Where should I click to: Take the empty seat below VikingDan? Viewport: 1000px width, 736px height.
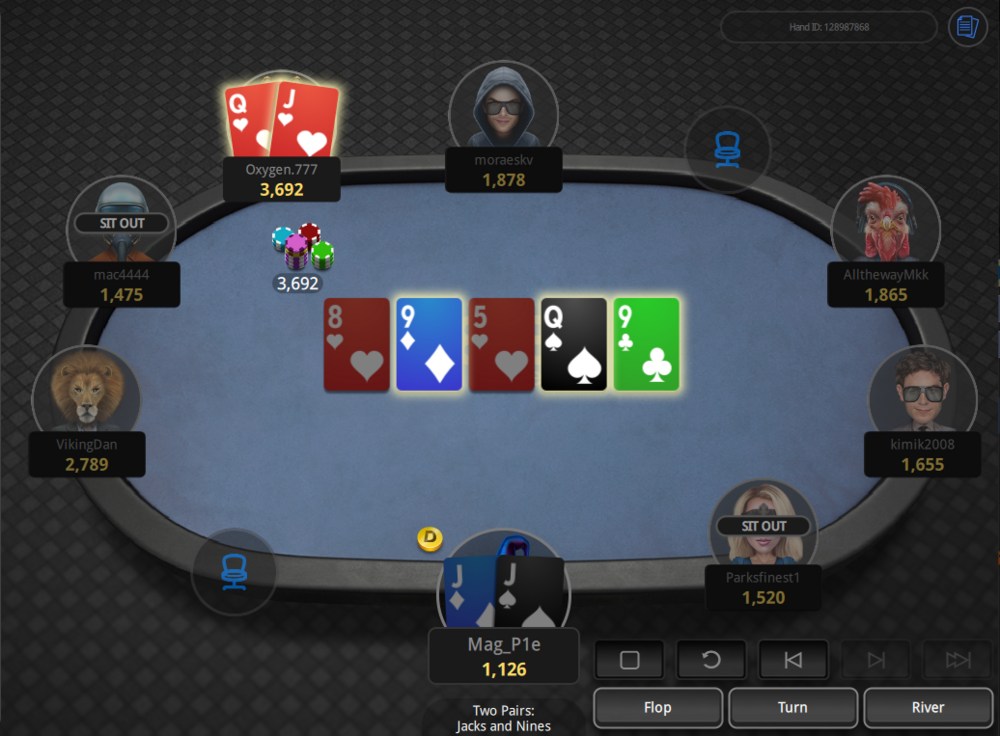[x=234, y=571]
